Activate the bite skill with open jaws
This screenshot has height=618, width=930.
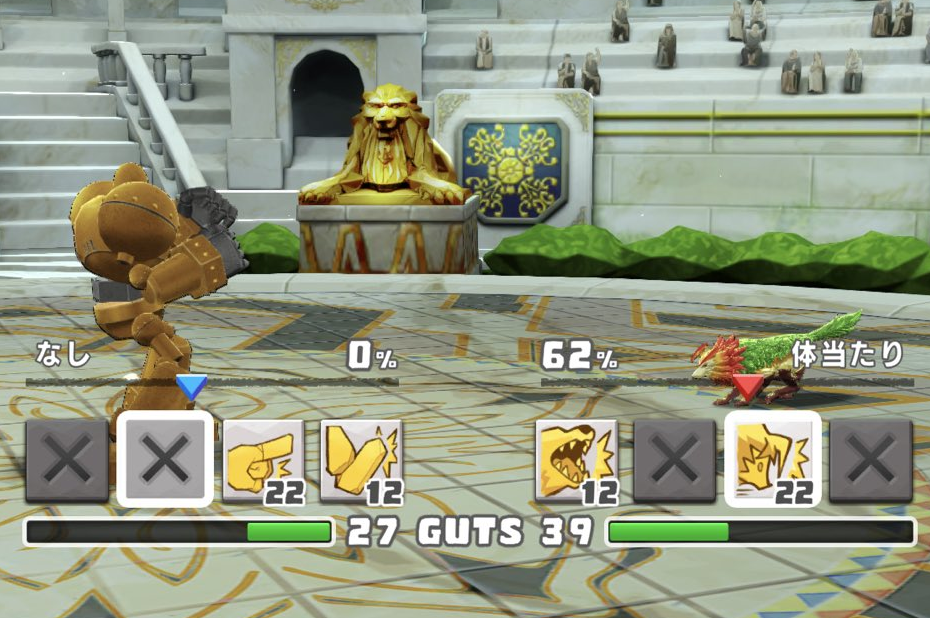[x=576, y=460]
